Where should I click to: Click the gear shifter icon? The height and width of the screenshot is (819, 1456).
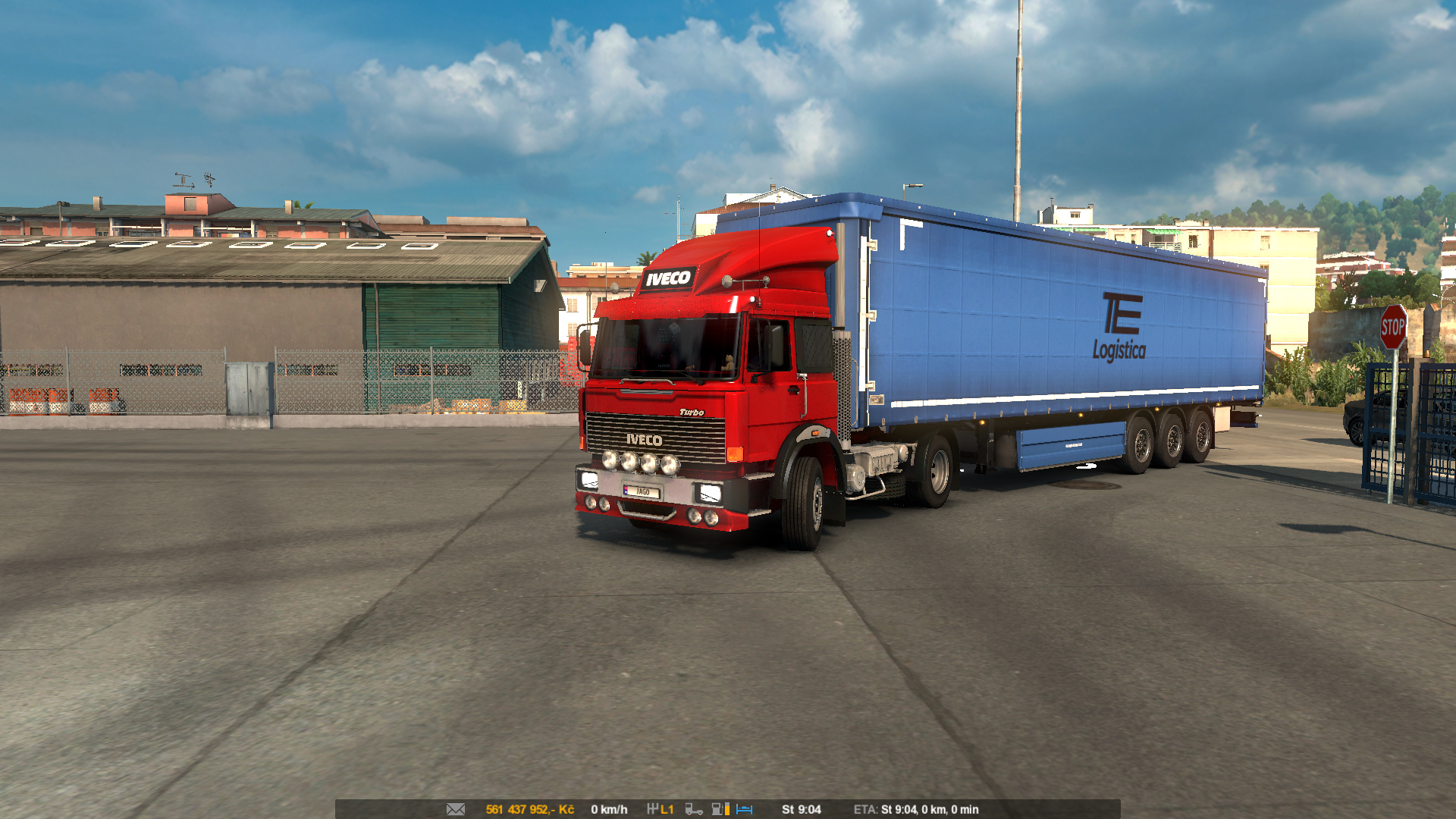click(652, 809)
